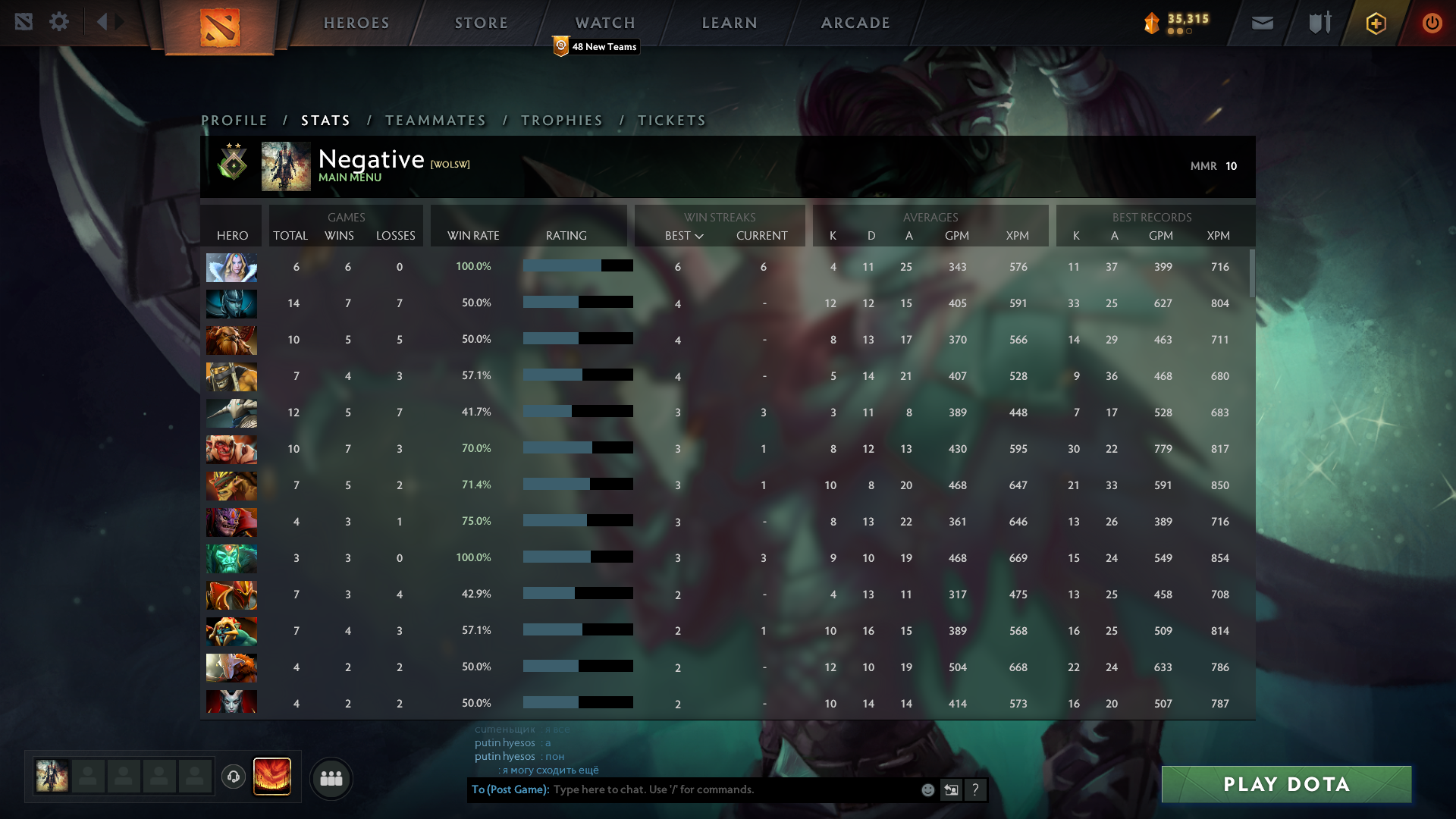
Task: Click the armory shield-and-sword icon
Action: click(1319, 23)
